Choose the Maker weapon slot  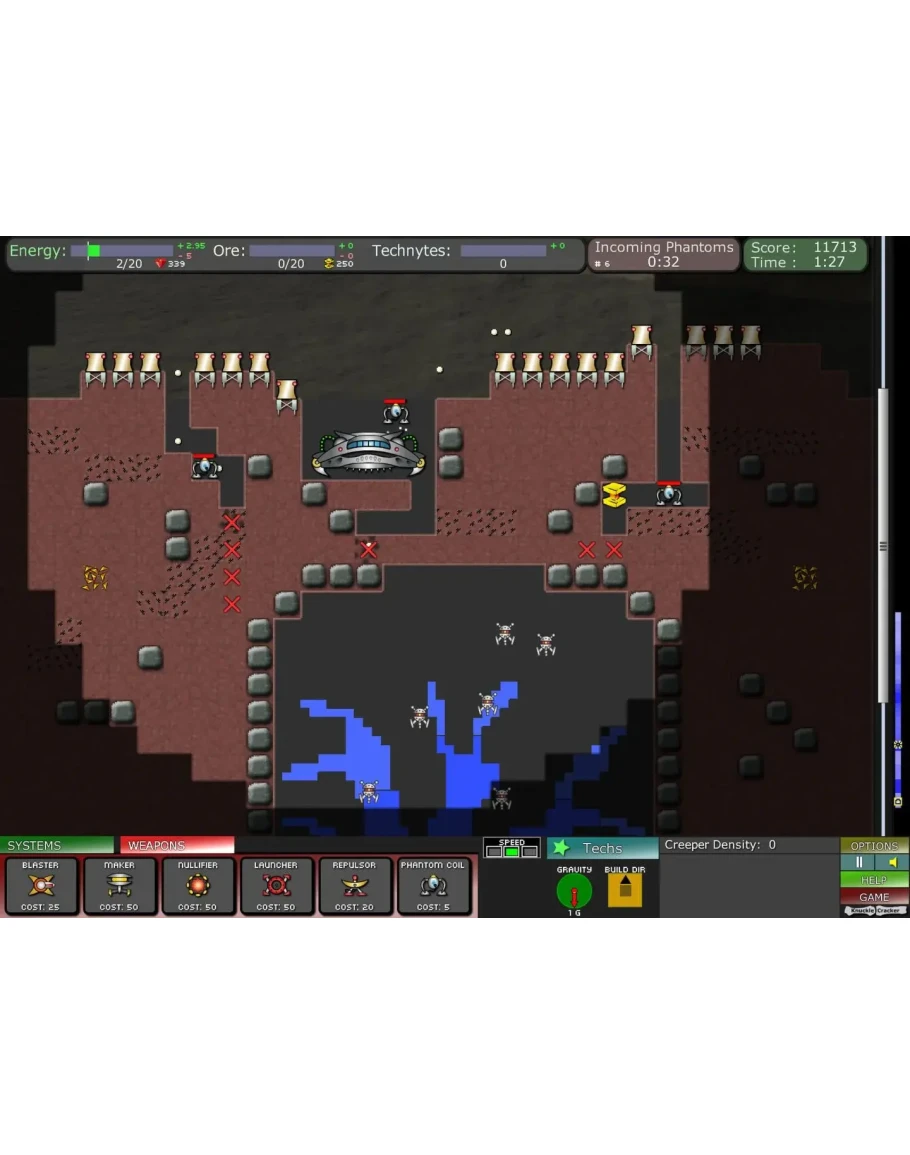point(119,885)
